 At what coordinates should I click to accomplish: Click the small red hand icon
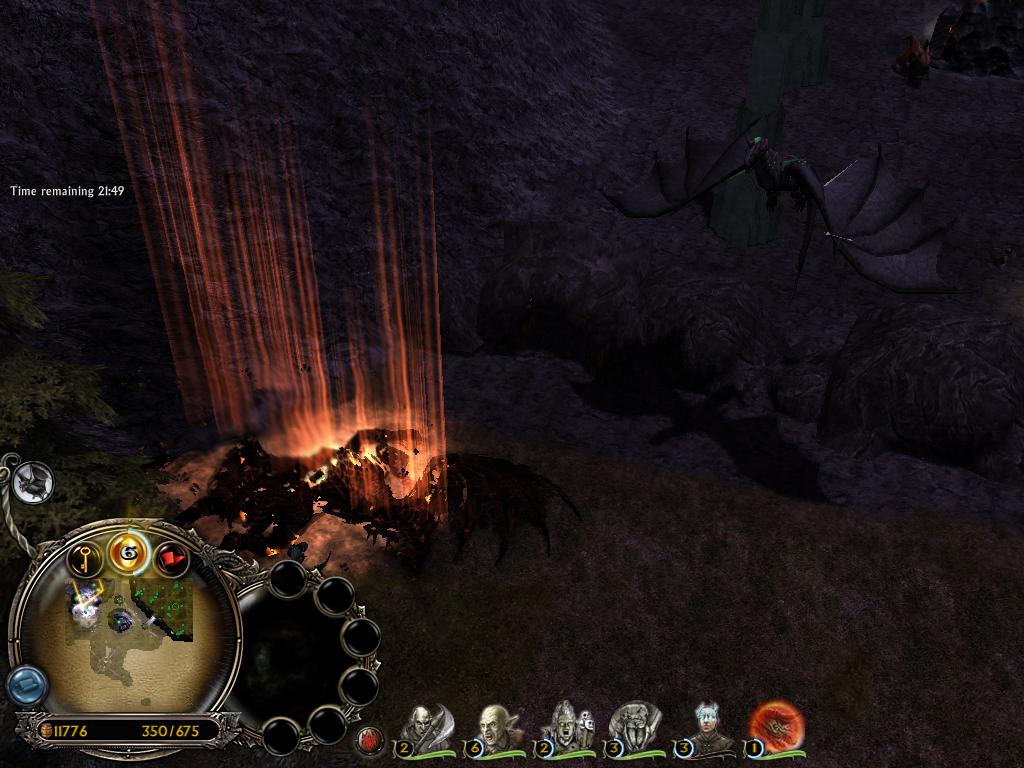pos(371,741)
